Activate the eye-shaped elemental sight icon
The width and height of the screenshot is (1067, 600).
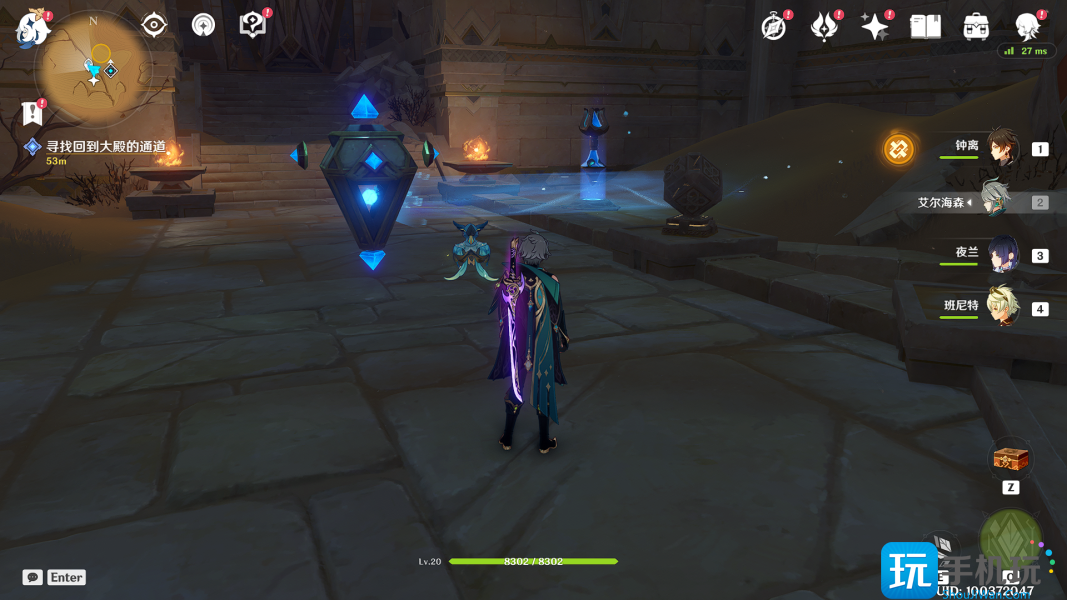point(154,25)
